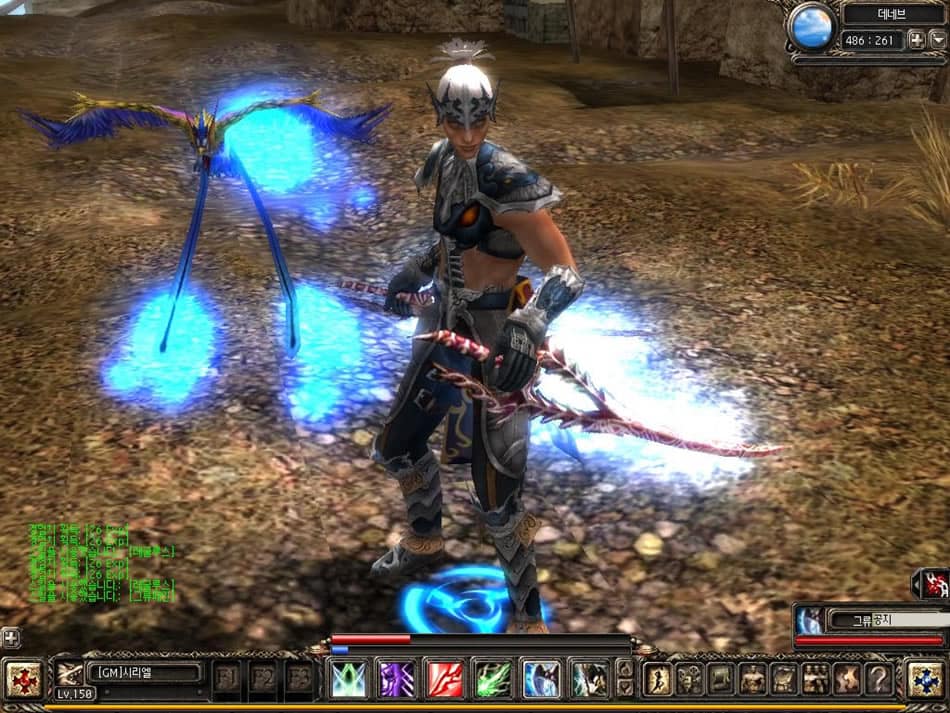This screenshot has width=950, height=713.
Task: Click the blue globe minimap orb
Action: pos(811,27)
